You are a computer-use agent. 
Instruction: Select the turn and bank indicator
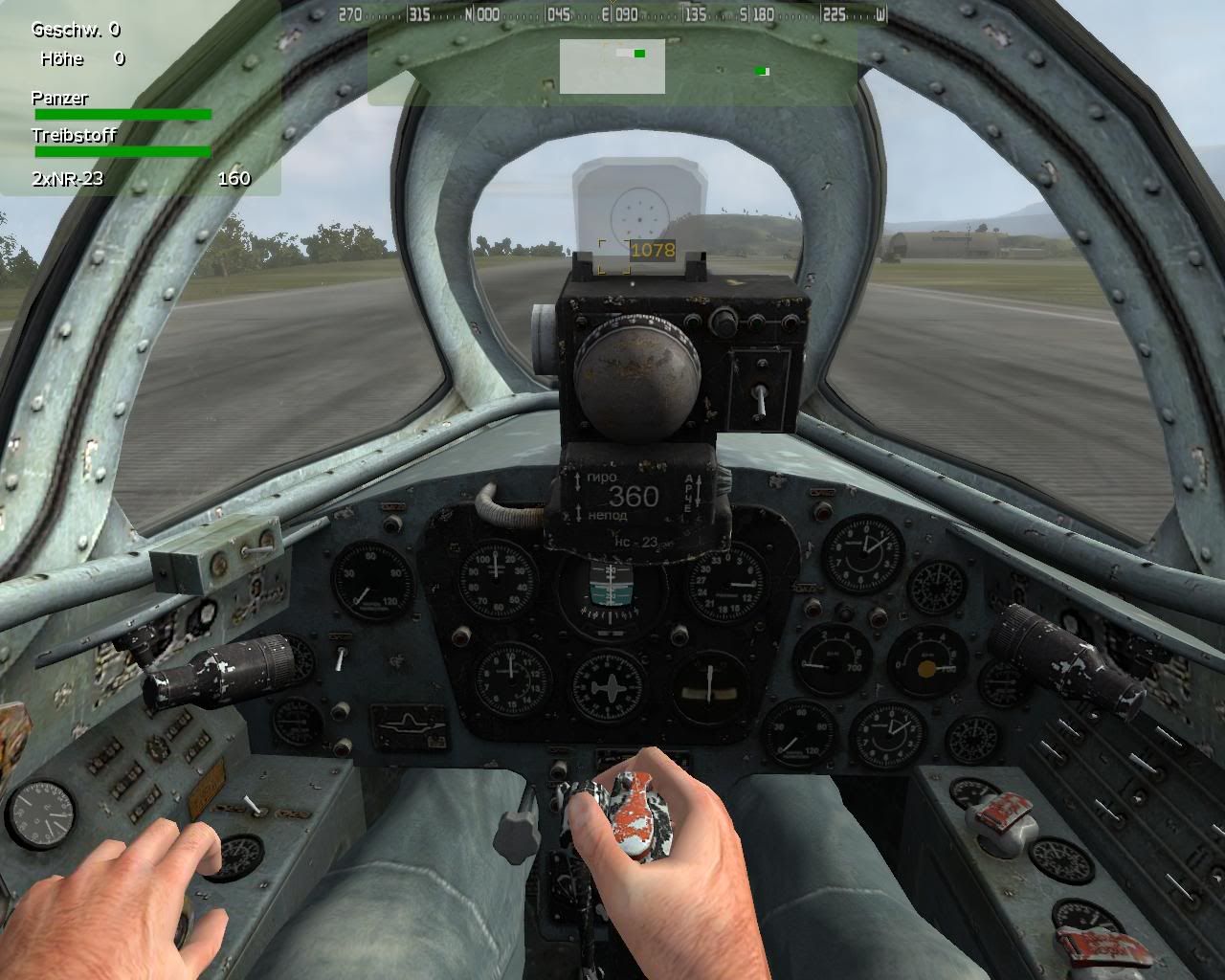tap(710, 685)
